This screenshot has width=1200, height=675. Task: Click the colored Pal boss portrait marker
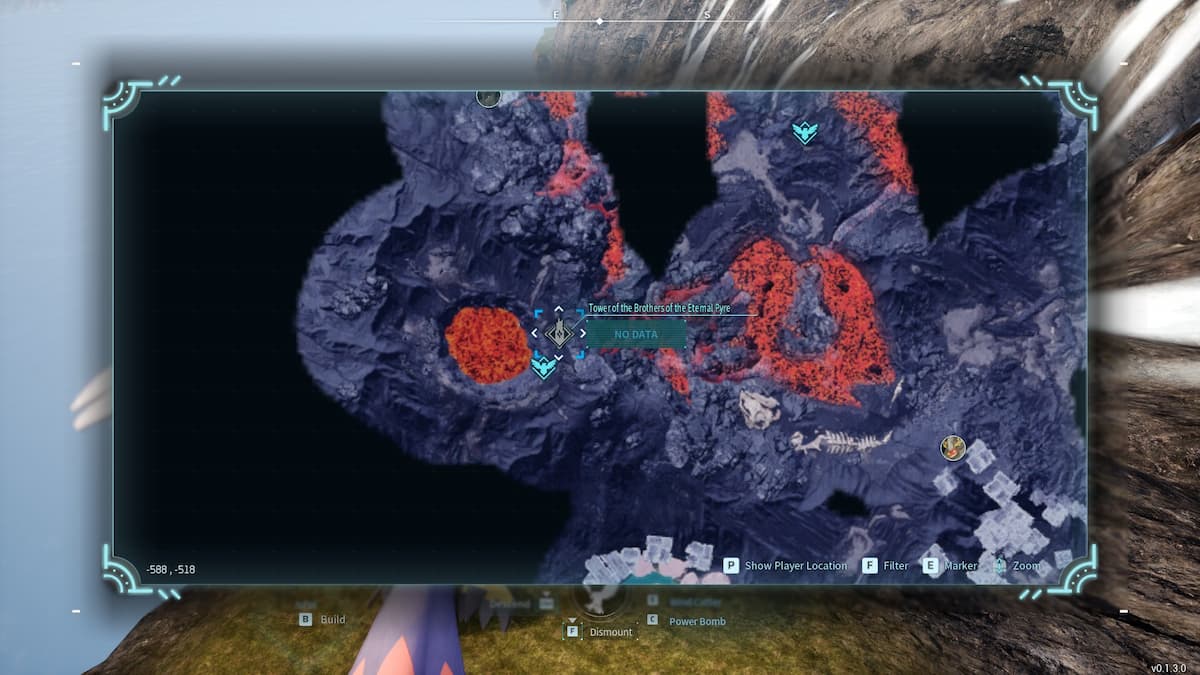coord(952,447)
